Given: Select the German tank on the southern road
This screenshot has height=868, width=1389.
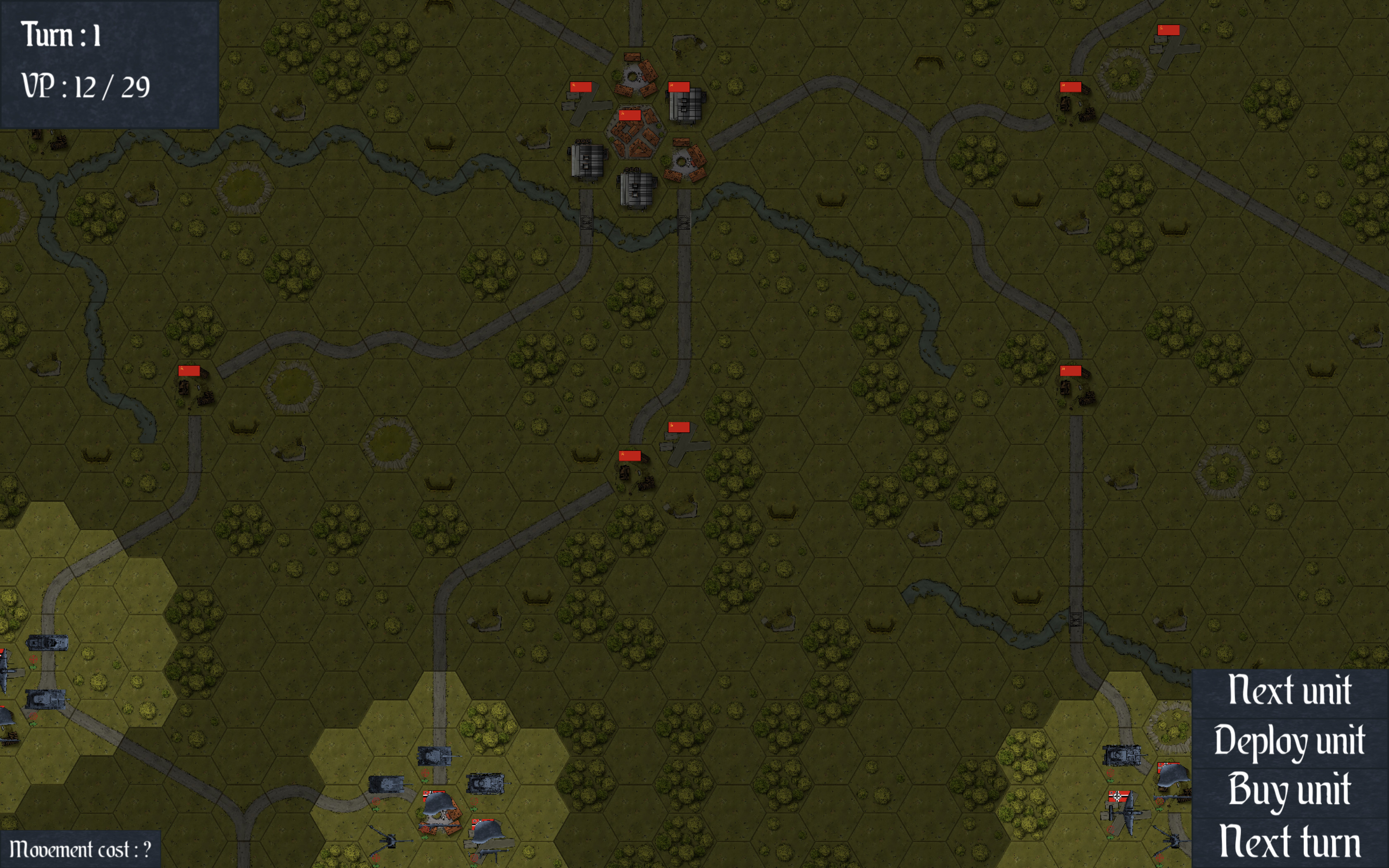Looking at the screenshot, I should [434, 757].
